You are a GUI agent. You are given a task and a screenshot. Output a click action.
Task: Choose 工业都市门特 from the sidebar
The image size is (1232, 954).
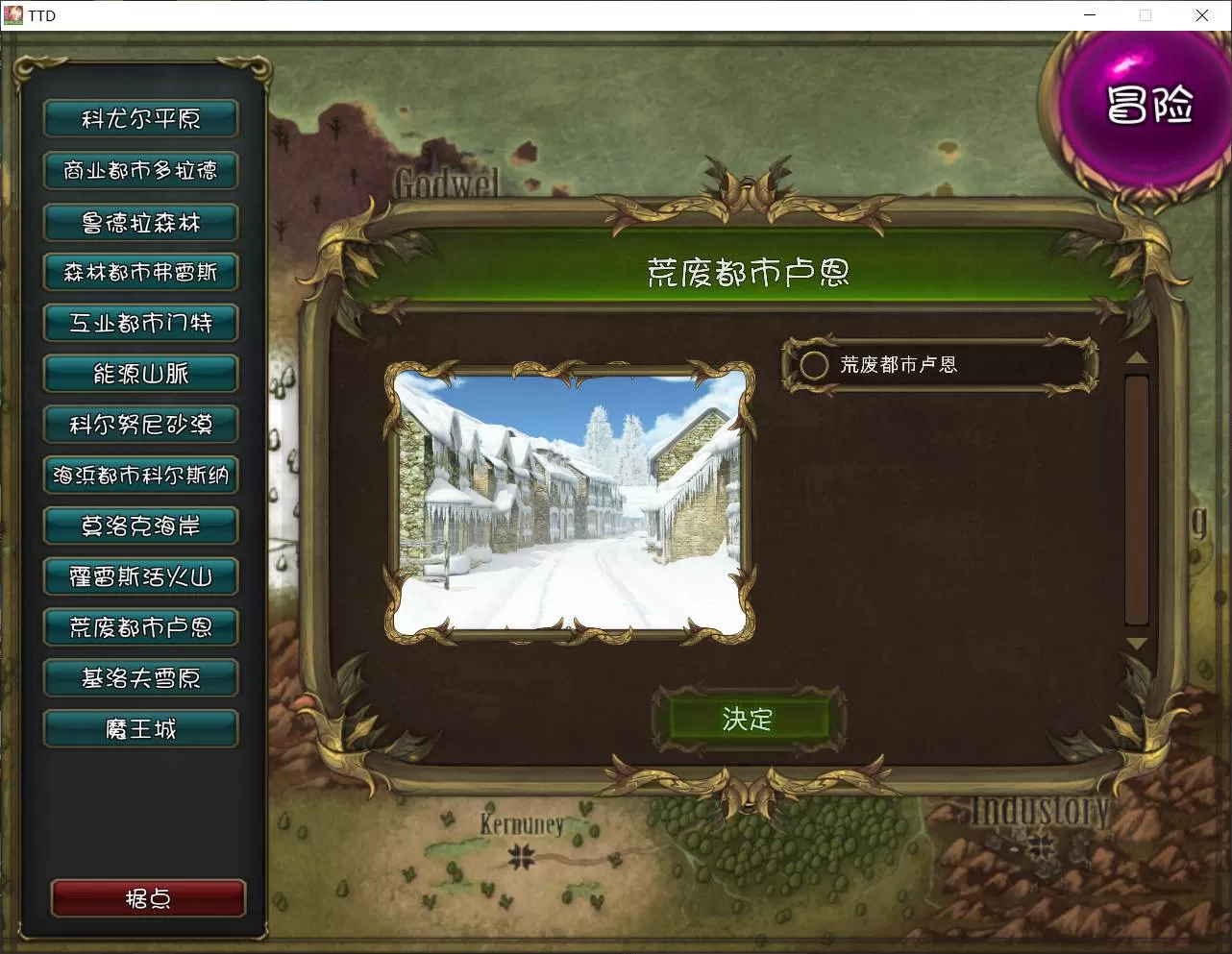pos(140,324)
